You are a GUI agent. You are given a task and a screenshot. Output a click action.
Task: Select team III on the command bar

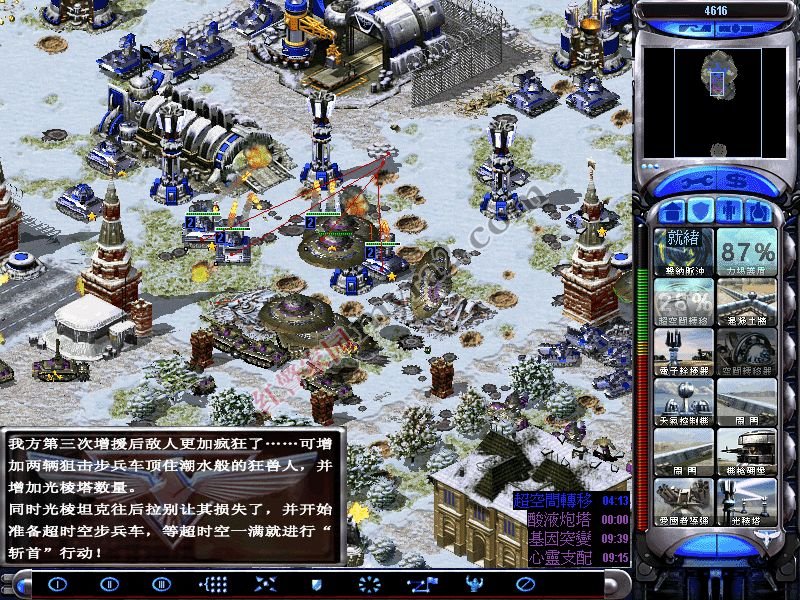[x=160, y=584]
